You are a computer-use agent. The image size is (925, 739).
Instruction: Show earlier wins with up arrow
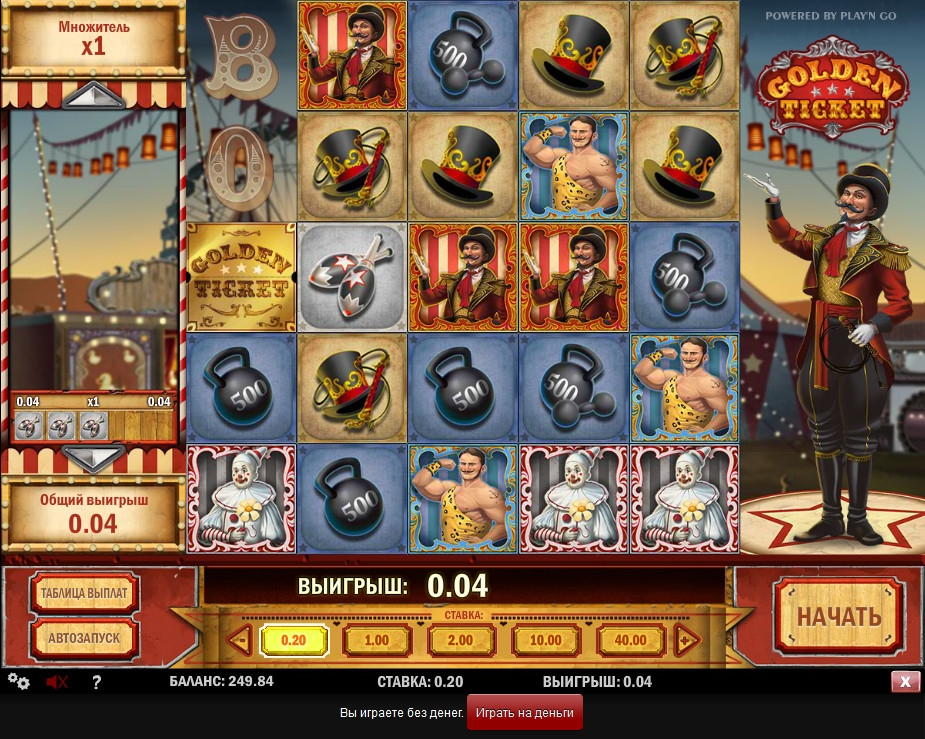tap(92, 96)
